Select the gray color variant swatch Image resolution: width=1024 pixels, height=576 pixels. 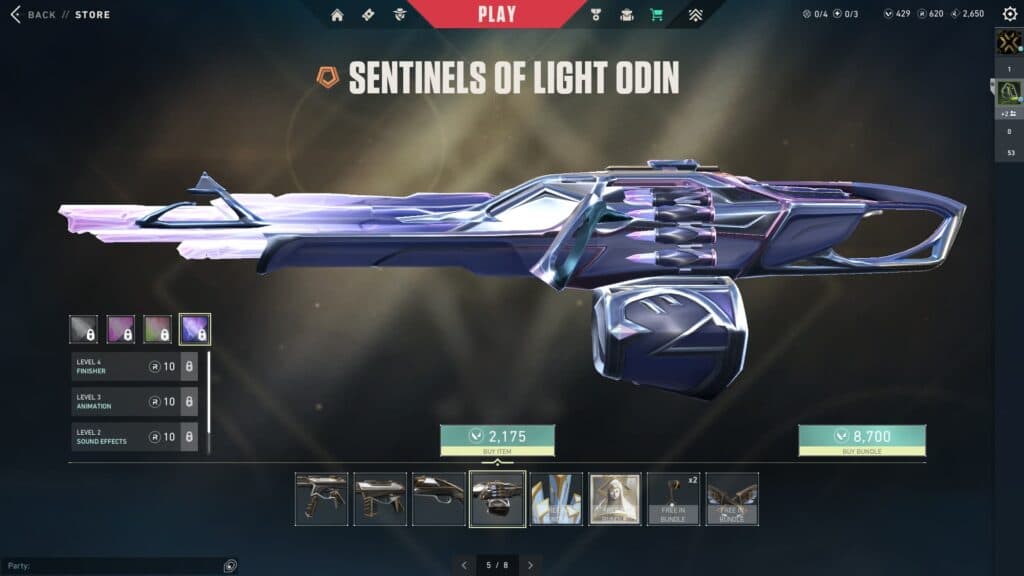[83, 329]
